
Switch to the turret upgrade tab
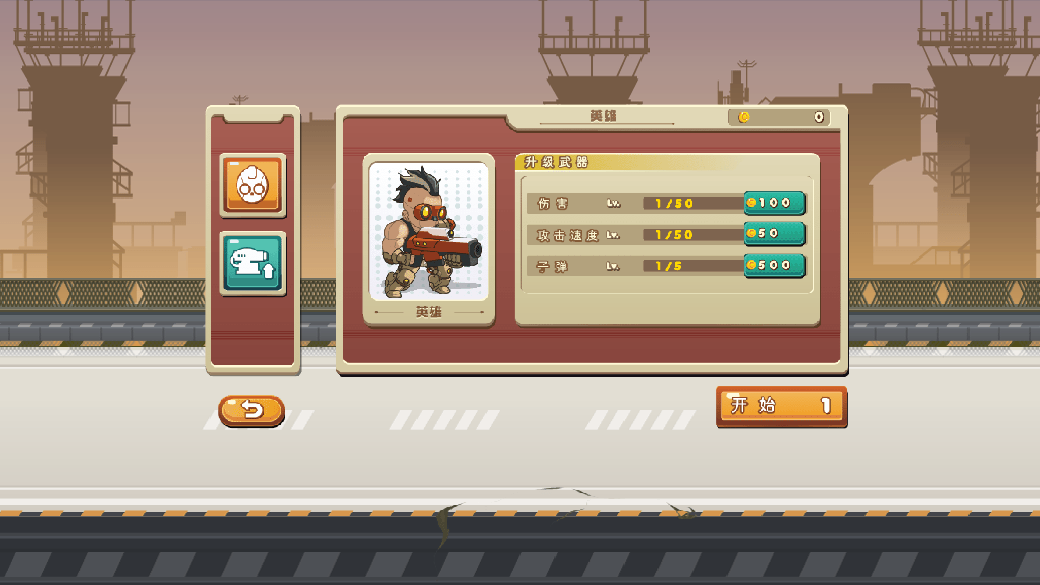point(252,262)
